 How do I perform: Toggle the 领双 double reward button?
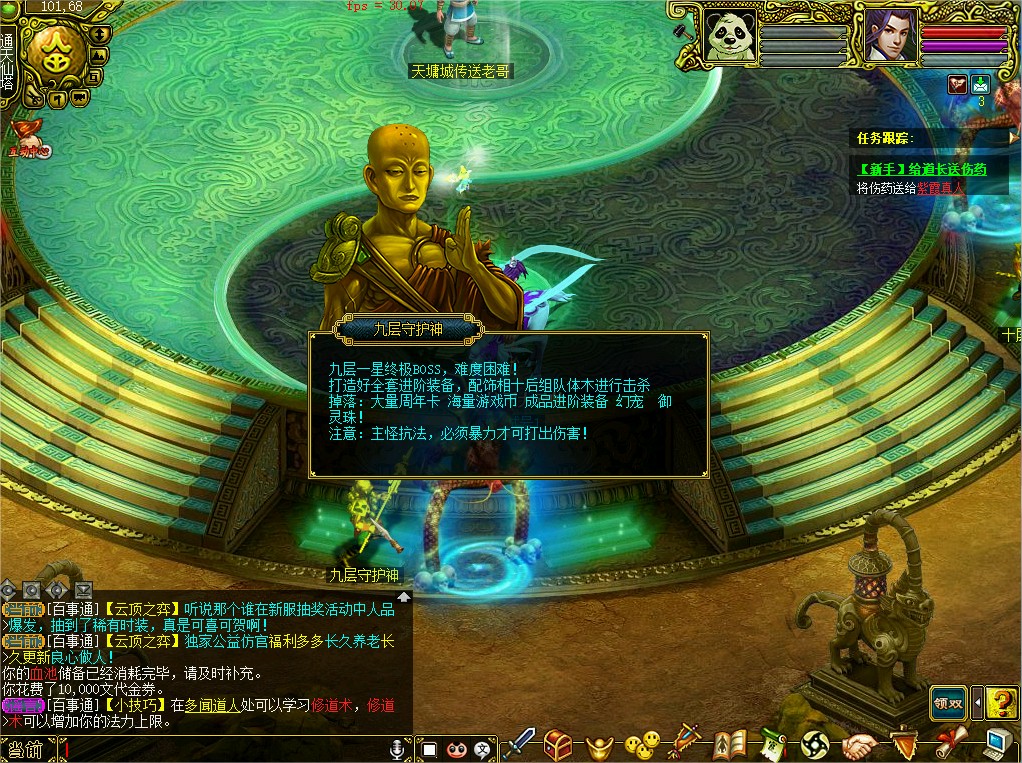click(948, 702)
